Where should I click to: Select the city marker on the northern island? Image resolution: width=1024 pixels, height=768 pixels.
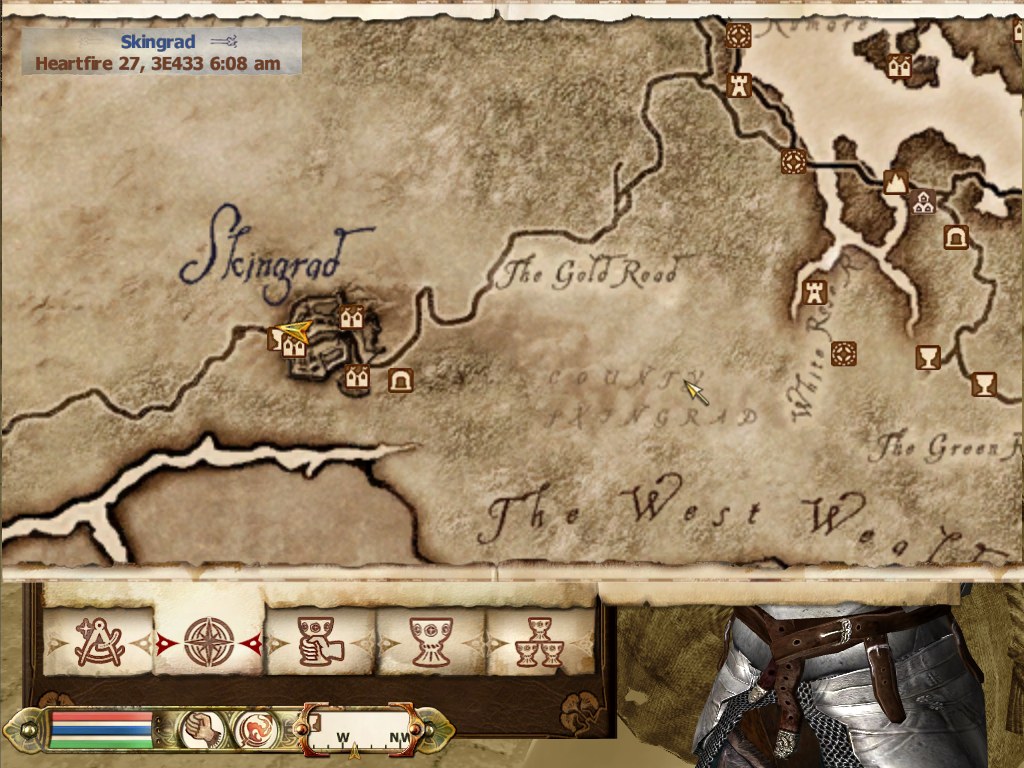[x=898, y=66]
